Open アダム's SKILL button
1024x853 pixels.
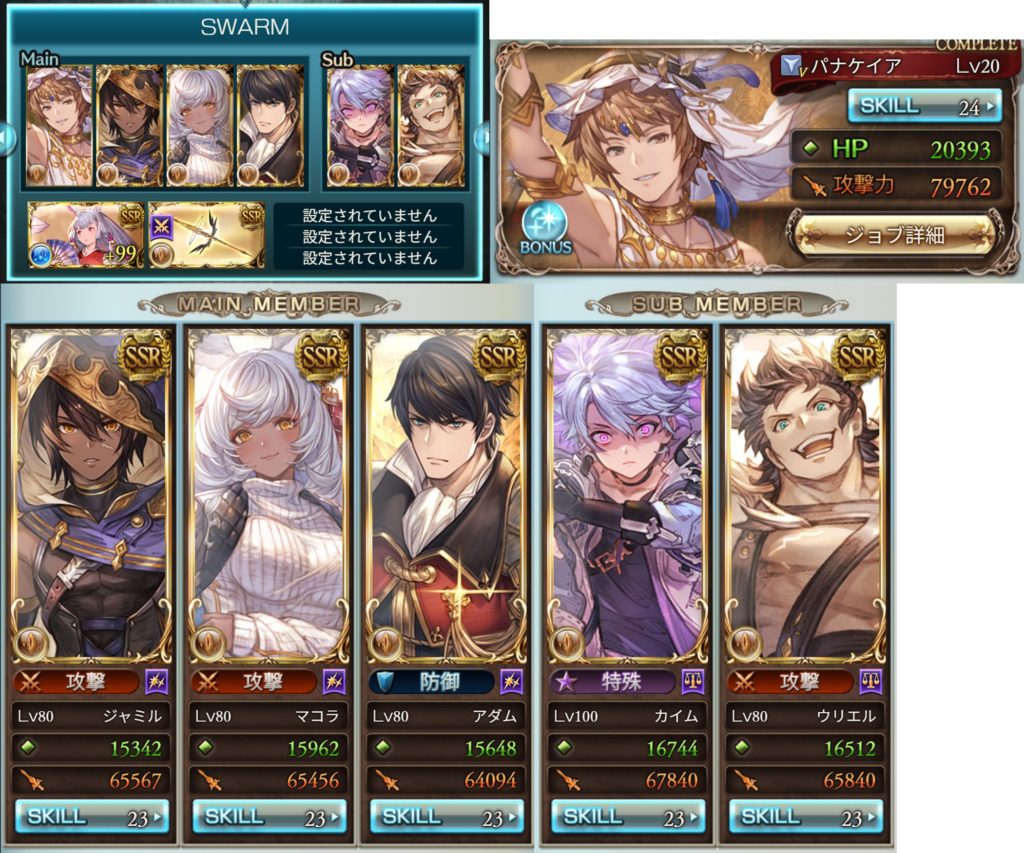tap(447, 816)
